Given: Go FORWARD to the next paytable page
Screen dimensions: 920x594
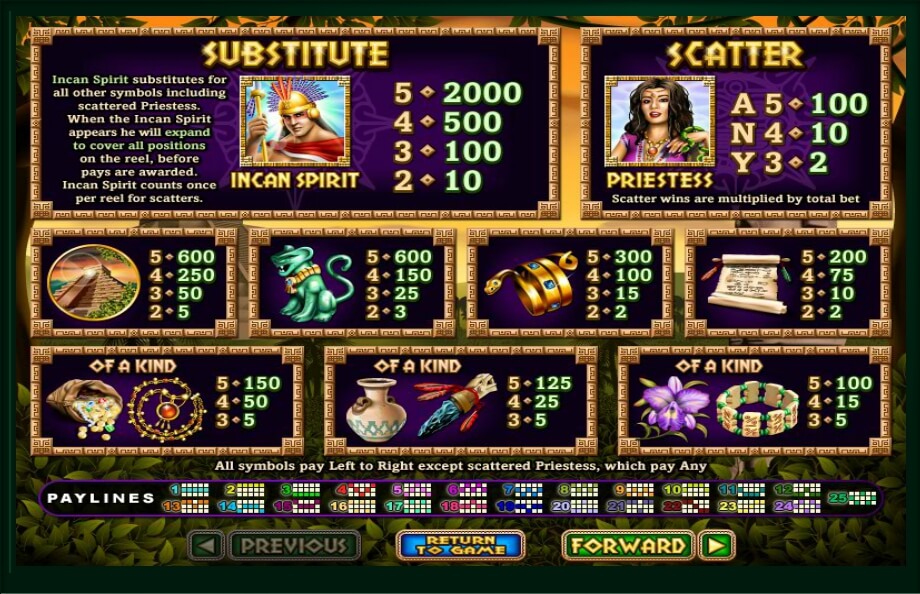Looking at the screenshot, I should [628, 545].
